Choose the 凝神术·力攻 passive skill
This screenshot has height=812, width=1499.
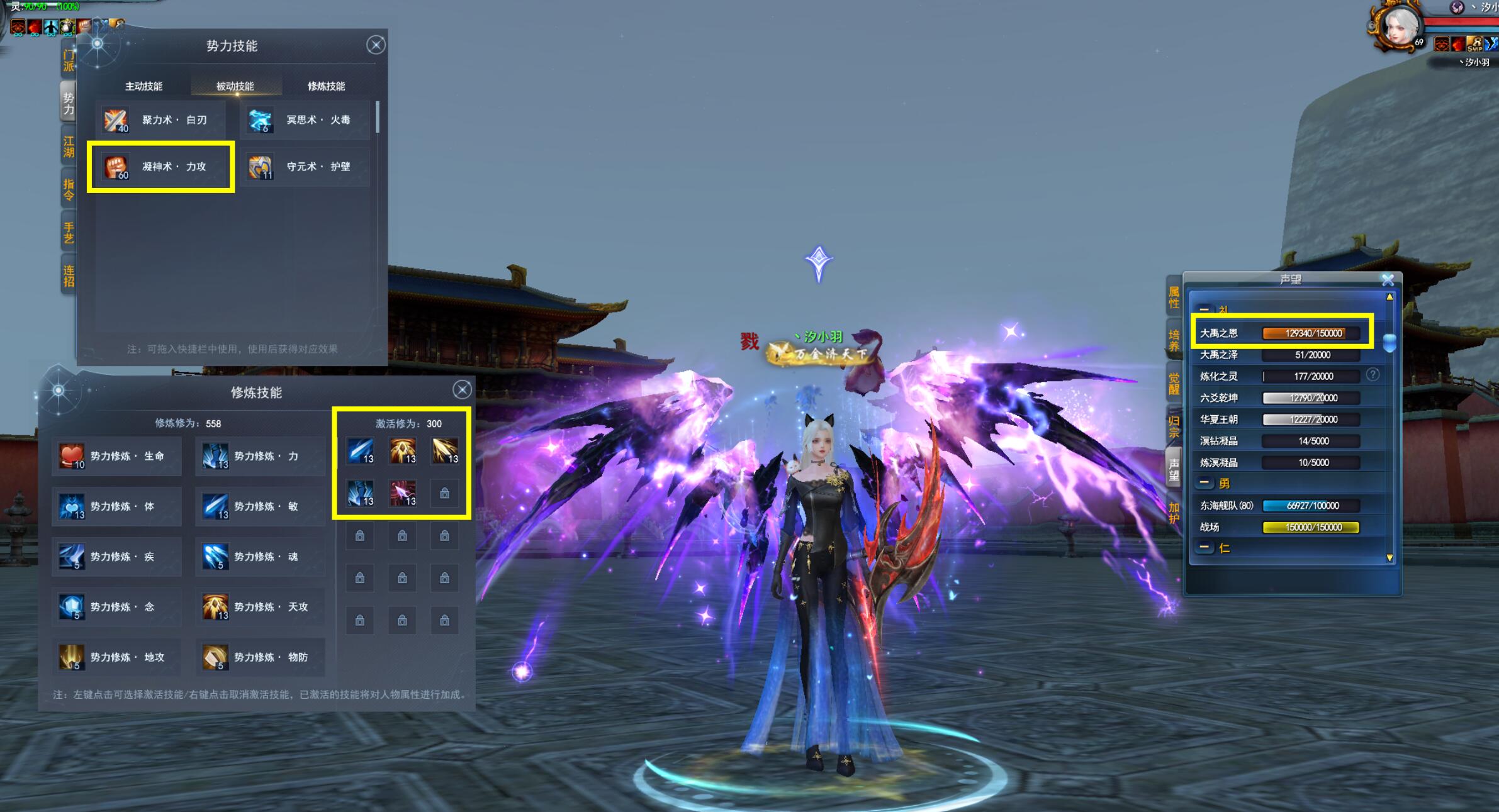coord(162,167)
